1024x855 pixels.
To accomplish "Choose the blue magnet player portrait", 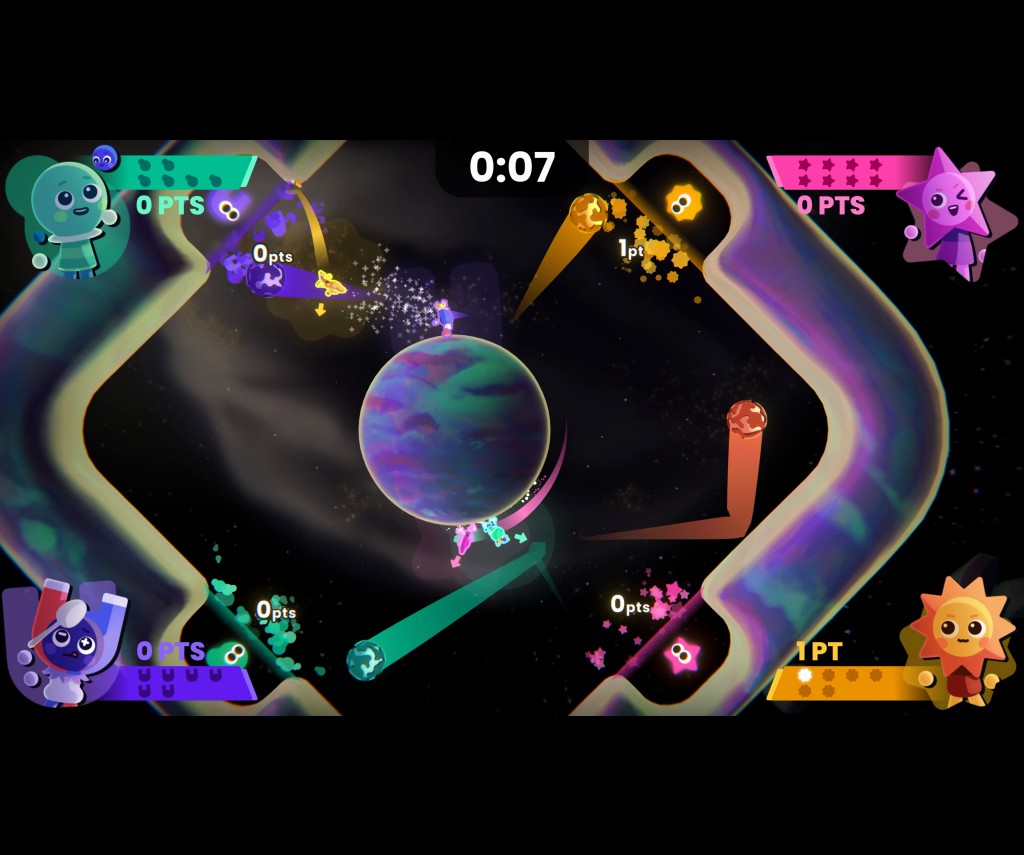I will point(70,641).
